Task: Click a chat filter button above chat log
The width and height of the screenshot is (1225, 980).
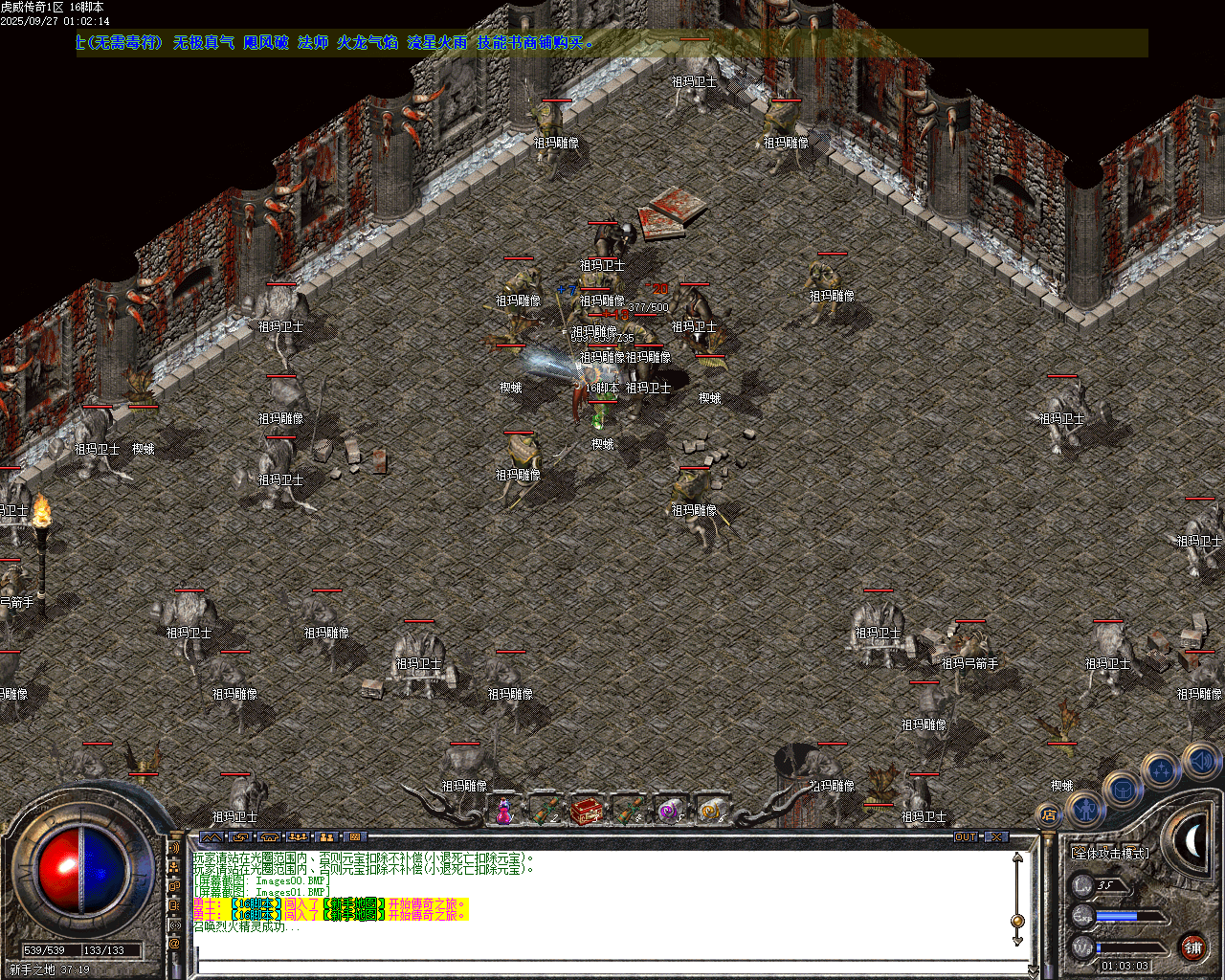Action: (211, 836)
